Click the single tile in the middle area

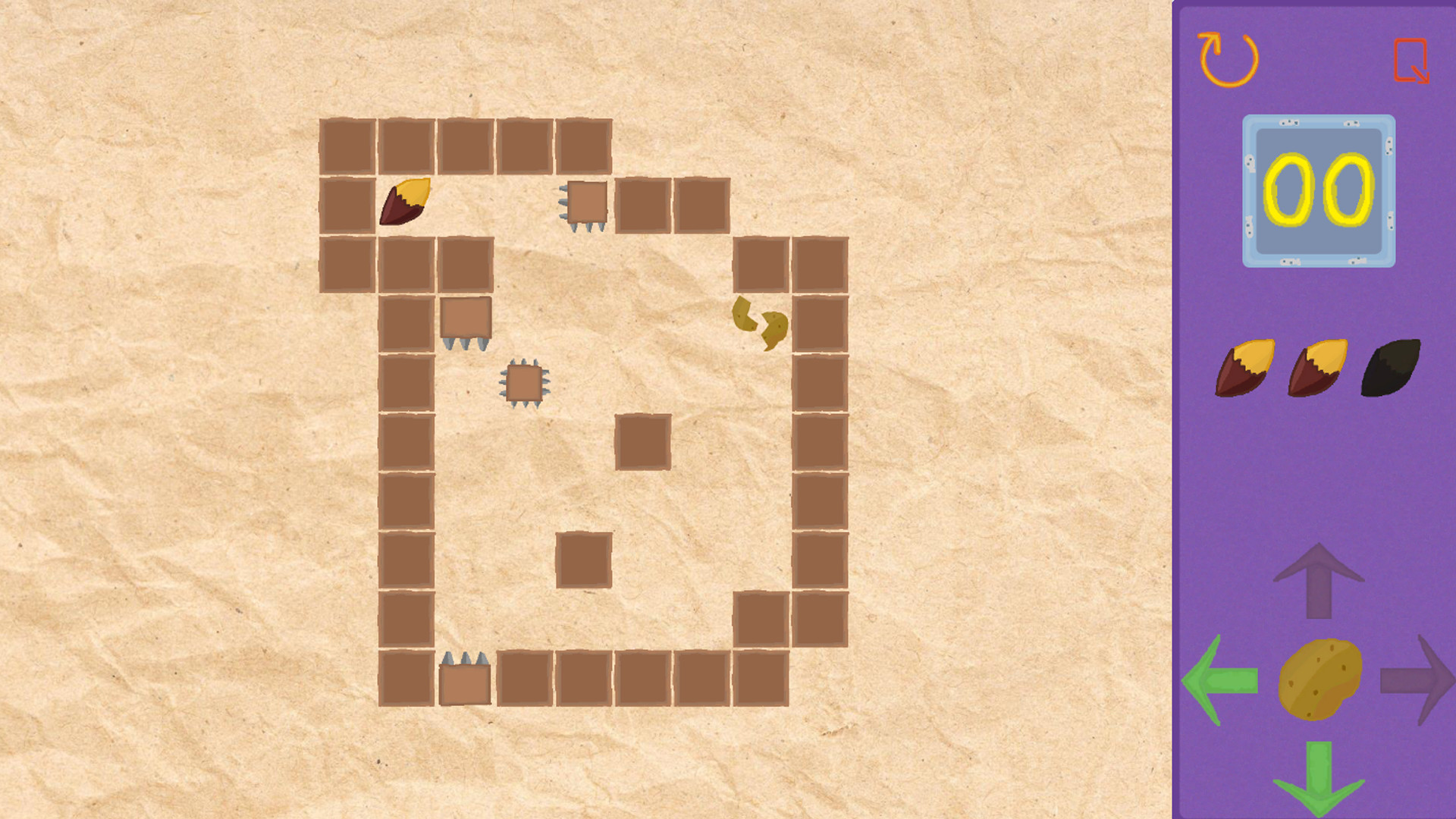click(x=642, y=441)
